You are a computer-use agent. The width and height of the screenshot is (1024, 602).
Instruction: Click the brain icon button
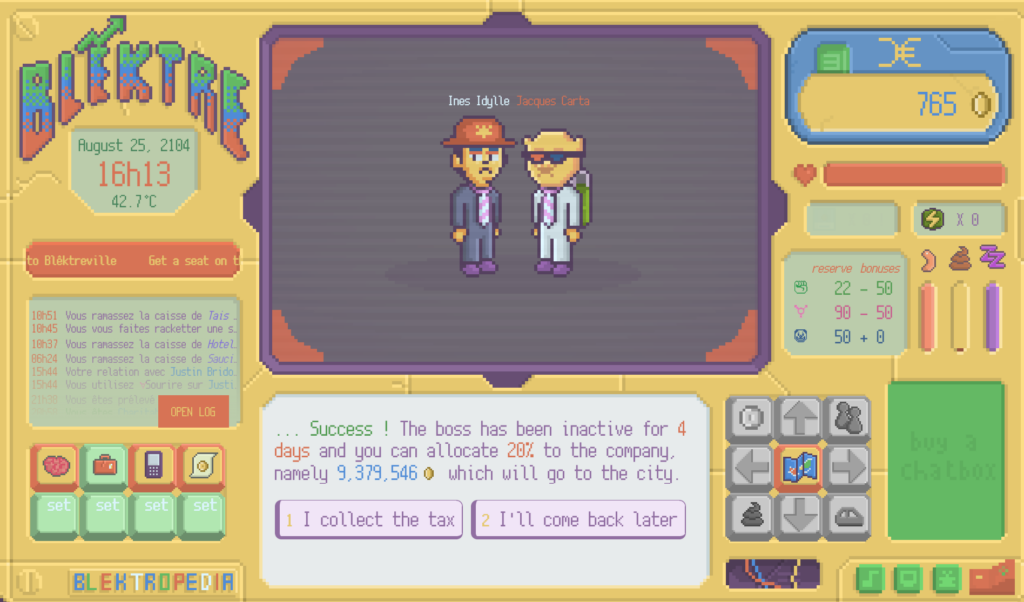tap(59, 466)
